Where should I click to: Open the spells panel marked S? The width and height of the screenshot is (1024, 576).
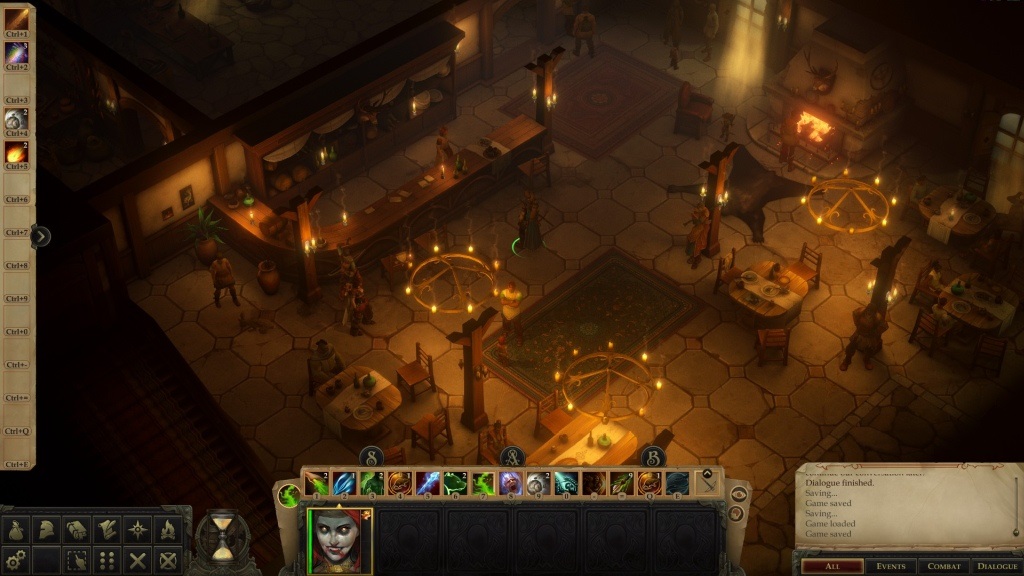tap(371, 457)
